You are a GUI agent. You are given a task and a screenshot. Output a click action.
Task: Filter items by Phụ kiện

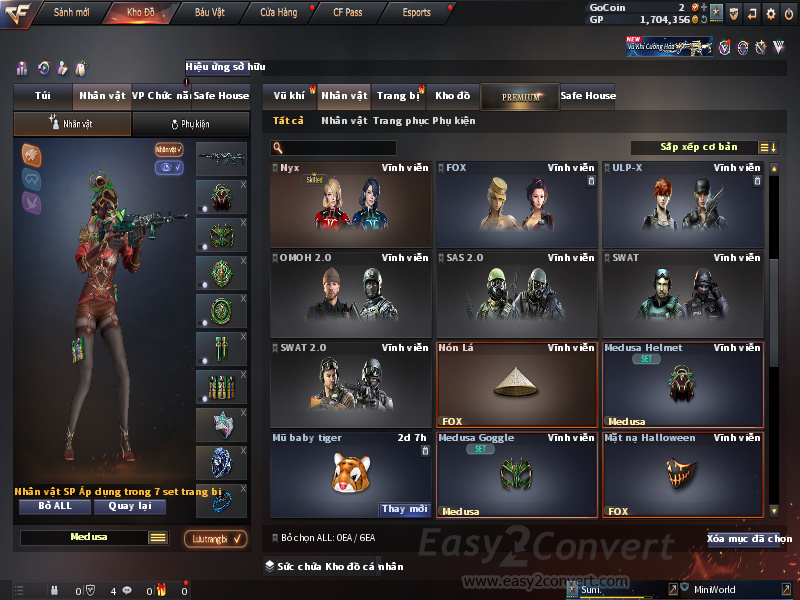point(454,121)
